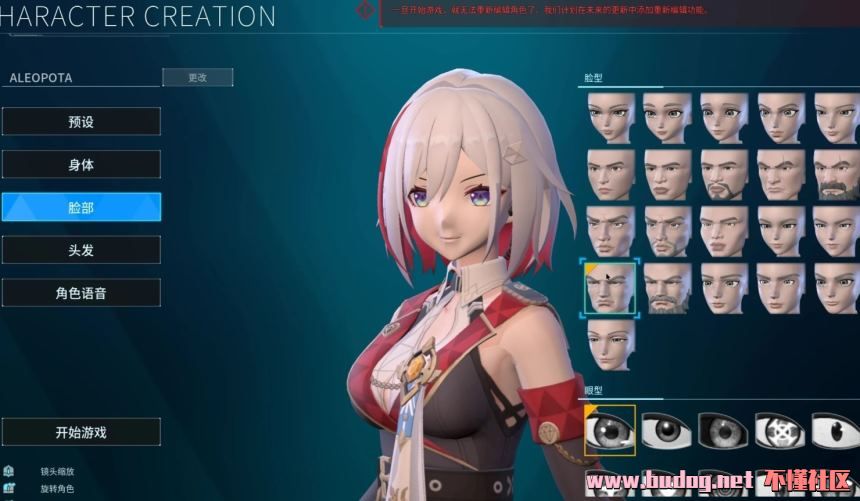860x501 pixels.
Task: Select the face with the brown goatee
Action: click(725, 175)
